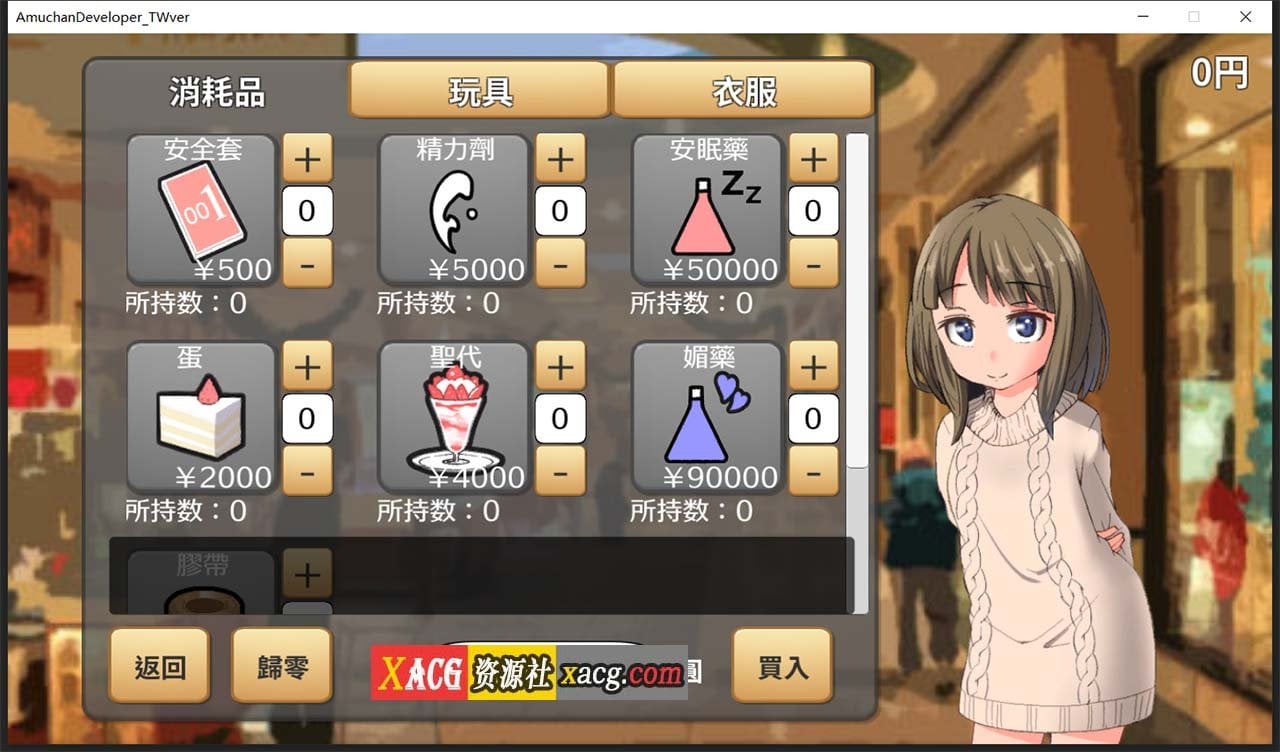
Task: Increase aphrodisiac quantity with plus button
Action: coord(813,366)
